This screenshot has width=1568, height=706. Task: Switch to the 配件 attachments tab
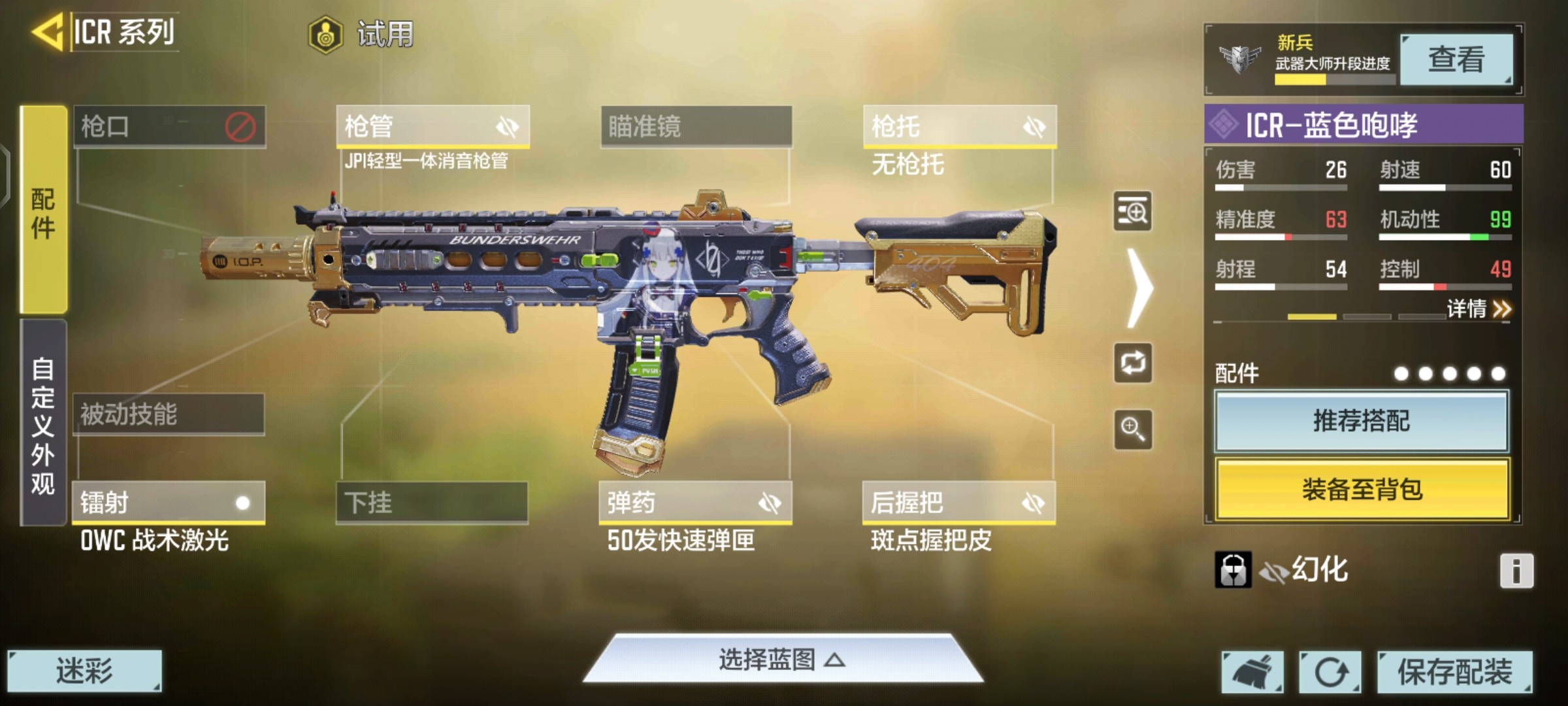click(43, 210)
